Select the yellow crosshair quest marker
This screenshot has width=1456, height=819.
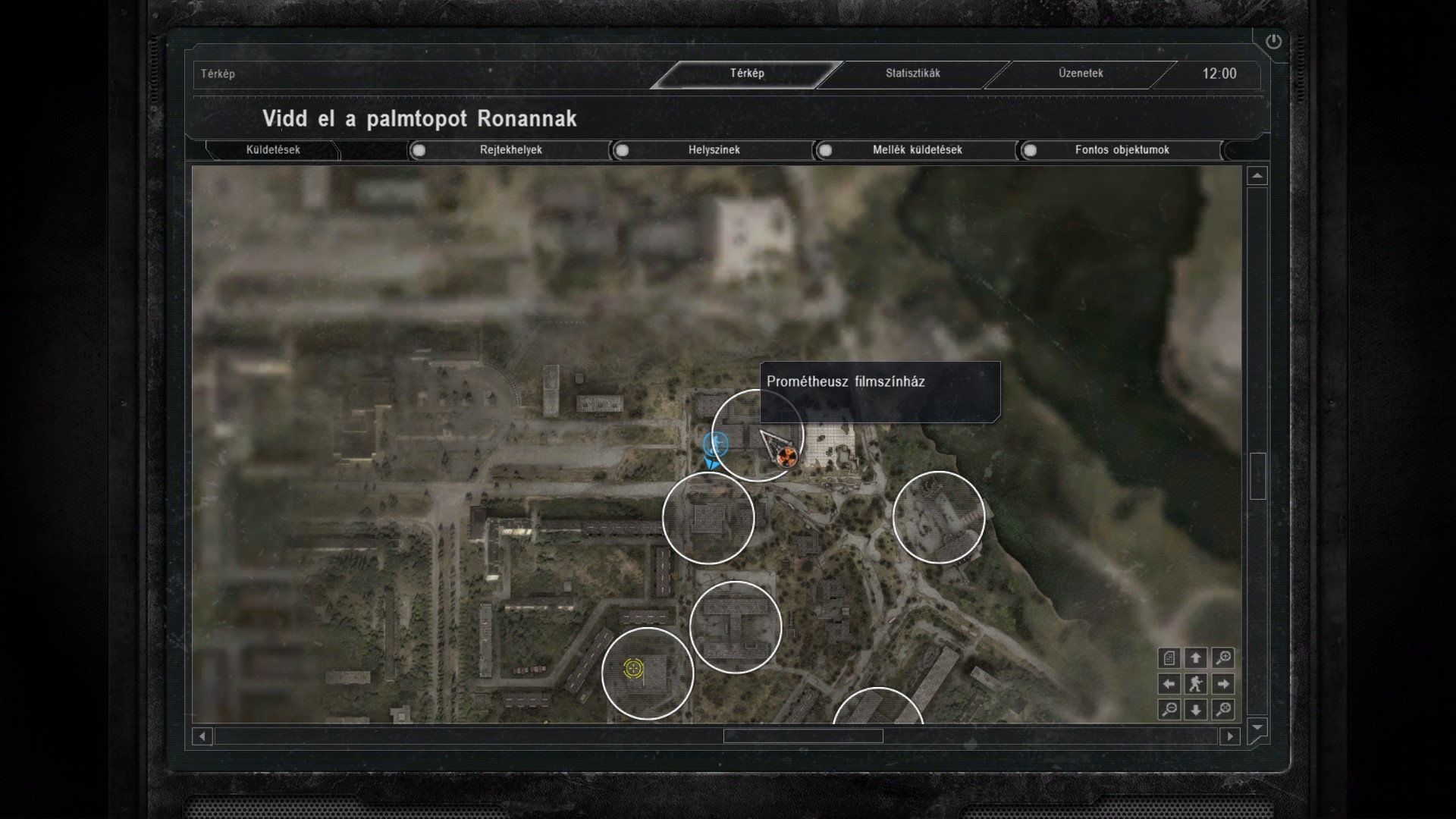click(x=633, y=668)
